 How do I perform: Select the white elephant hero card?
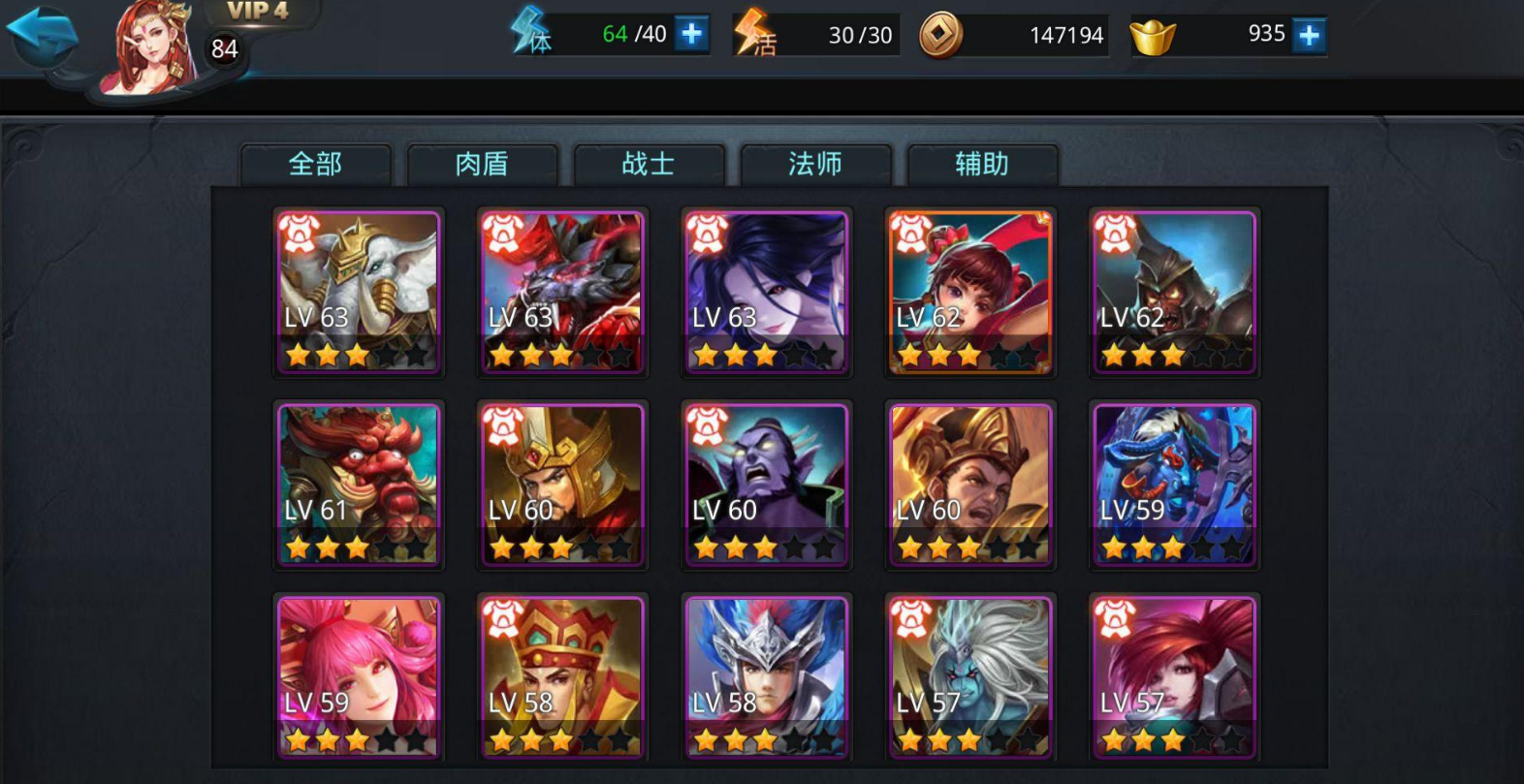359,292
